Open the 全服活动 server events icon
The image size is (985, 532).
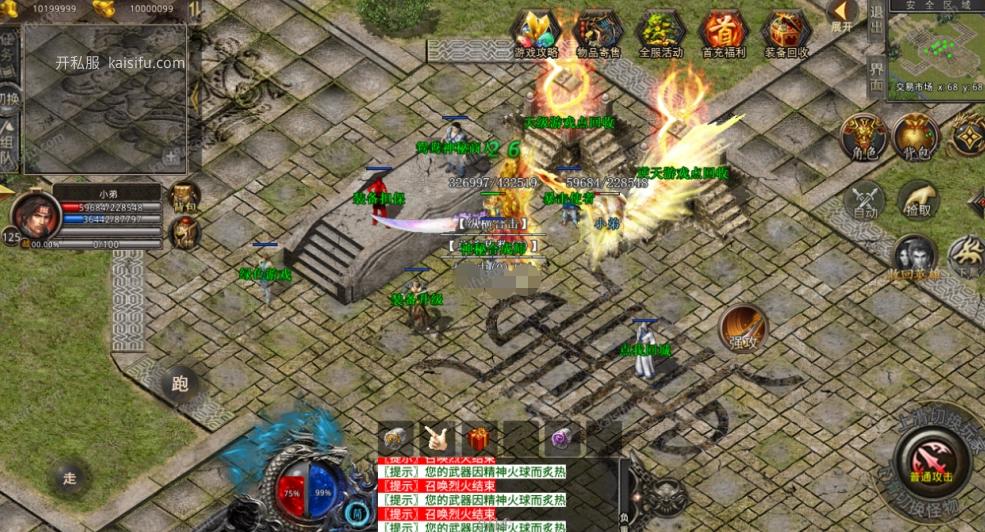click(x=661, y=33)
